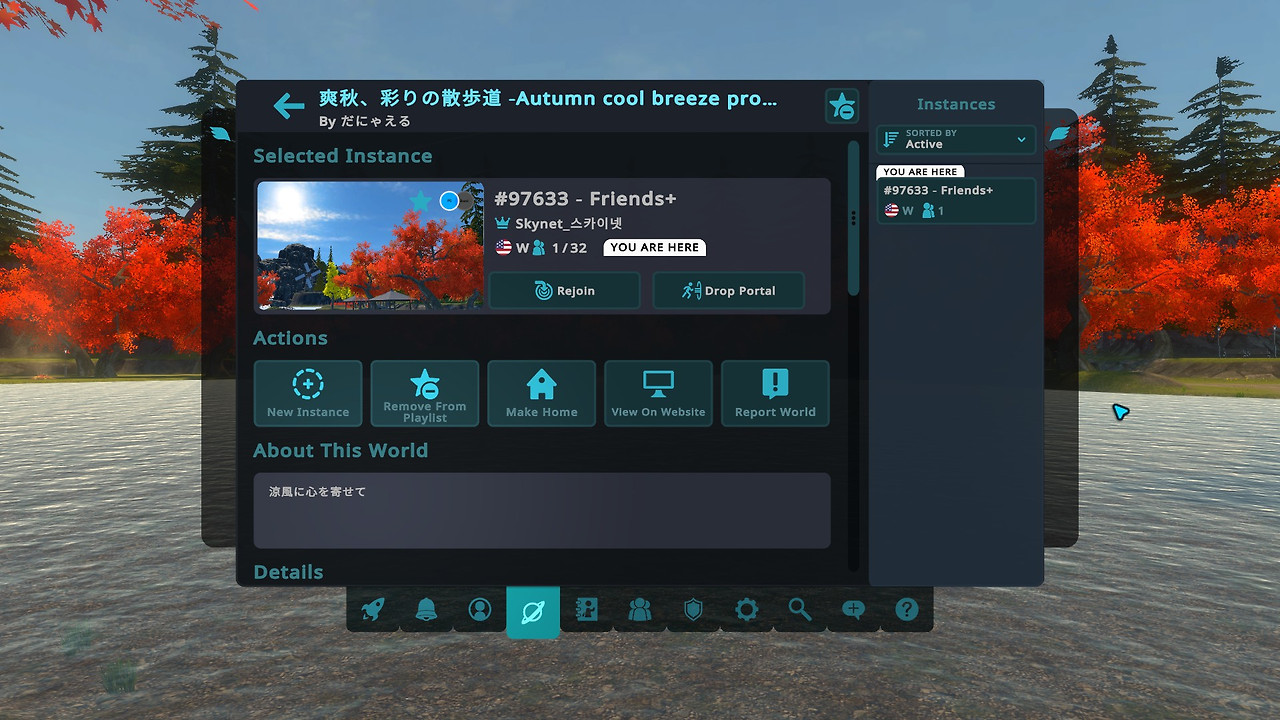Image resolution: width=1280 pixels, height=720 pixels.
Task: Toggle the favorites playlist badge beside the title
Action: point(842,105)
